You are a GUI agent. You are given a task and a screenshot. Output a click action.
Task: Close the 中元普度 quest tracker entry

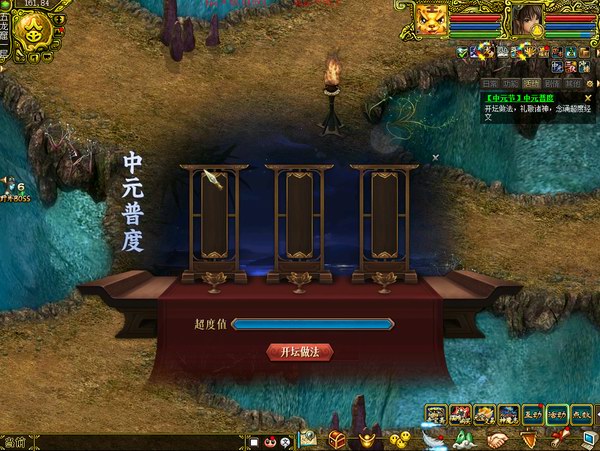[587, 98]
